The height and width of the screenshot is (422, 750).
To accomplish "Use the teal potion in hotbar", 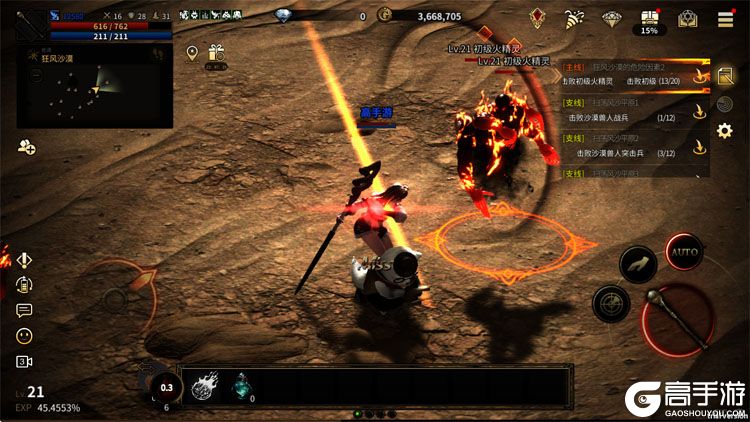I will (x=242, y=386).
